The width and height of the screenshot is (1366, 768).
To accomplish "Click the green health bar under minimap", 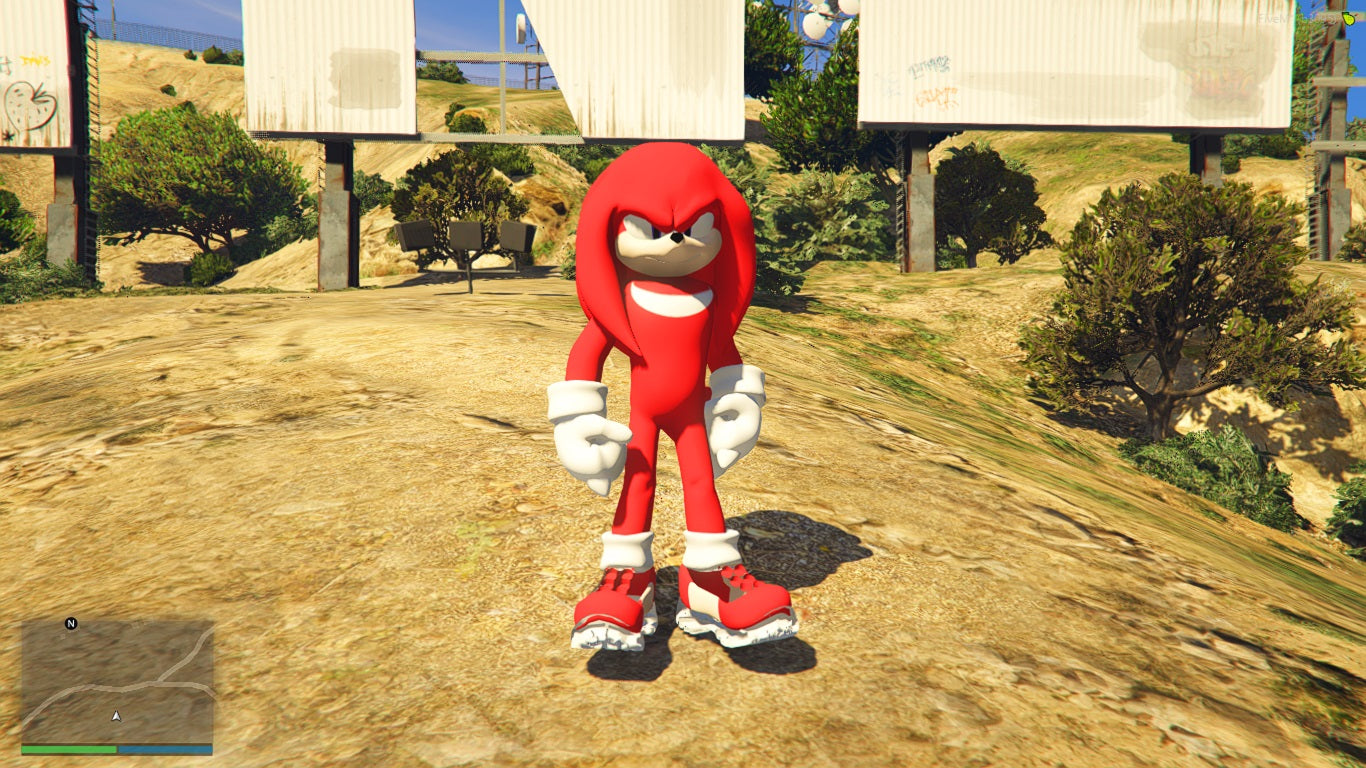I will [x=70, y=749].
